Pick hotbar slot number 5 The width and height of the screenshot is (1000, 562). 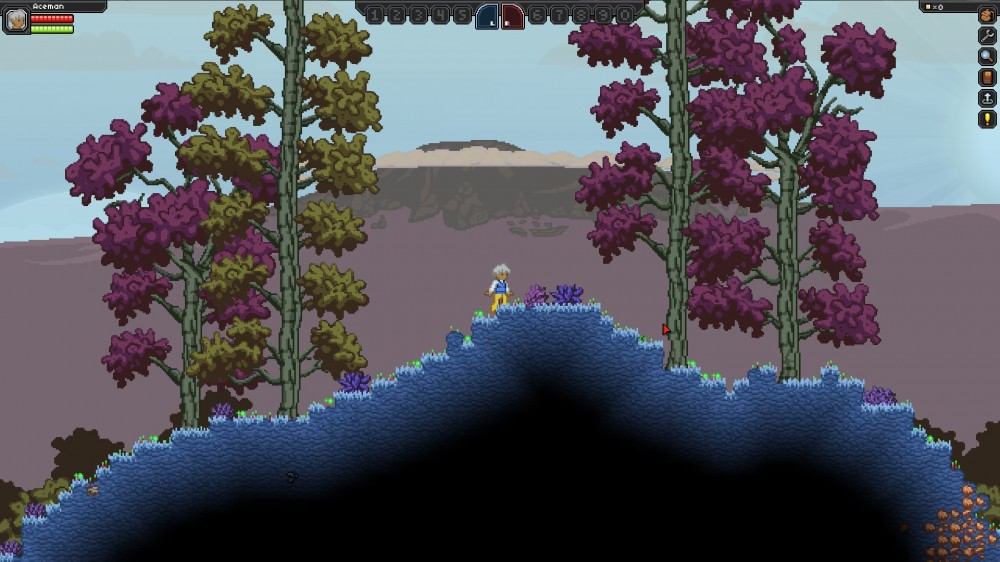(x=462, y=15)
